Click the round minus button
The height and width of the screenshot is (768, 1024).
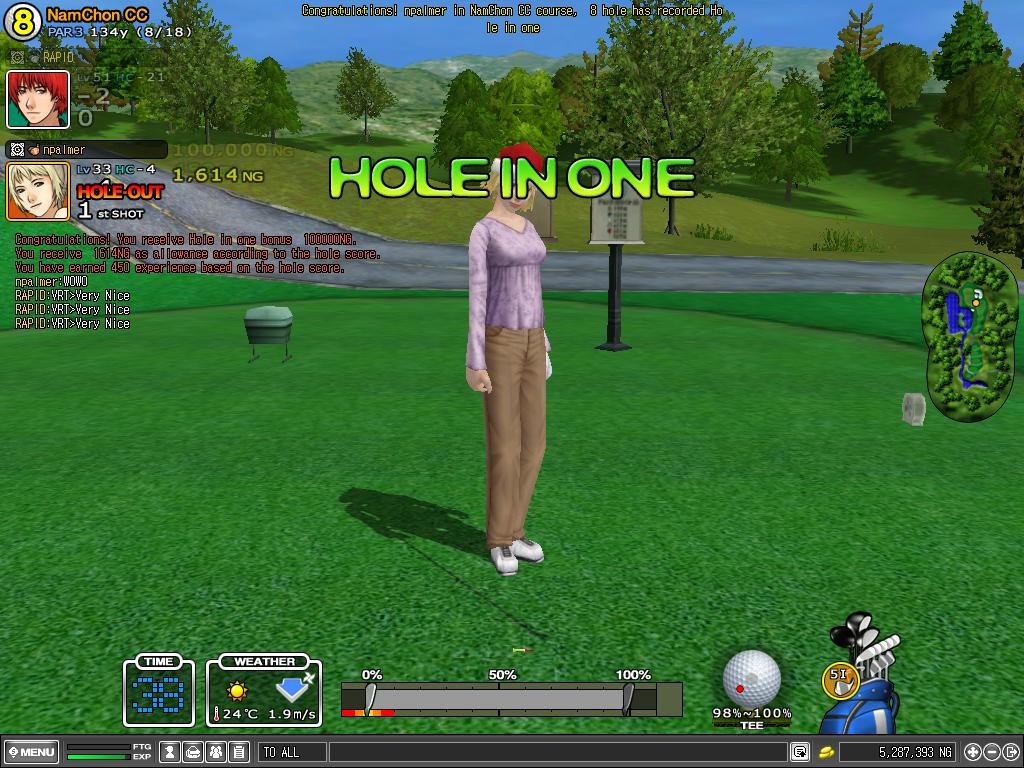[991, 752]
